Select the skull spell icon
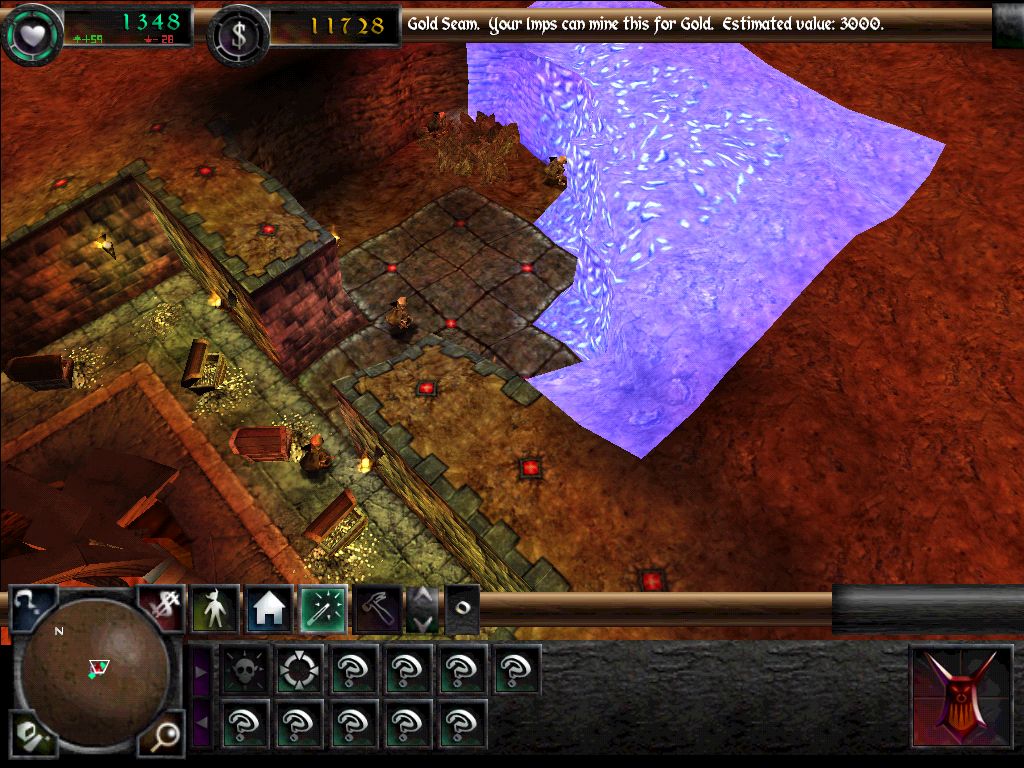 click(x=244, y=668)
